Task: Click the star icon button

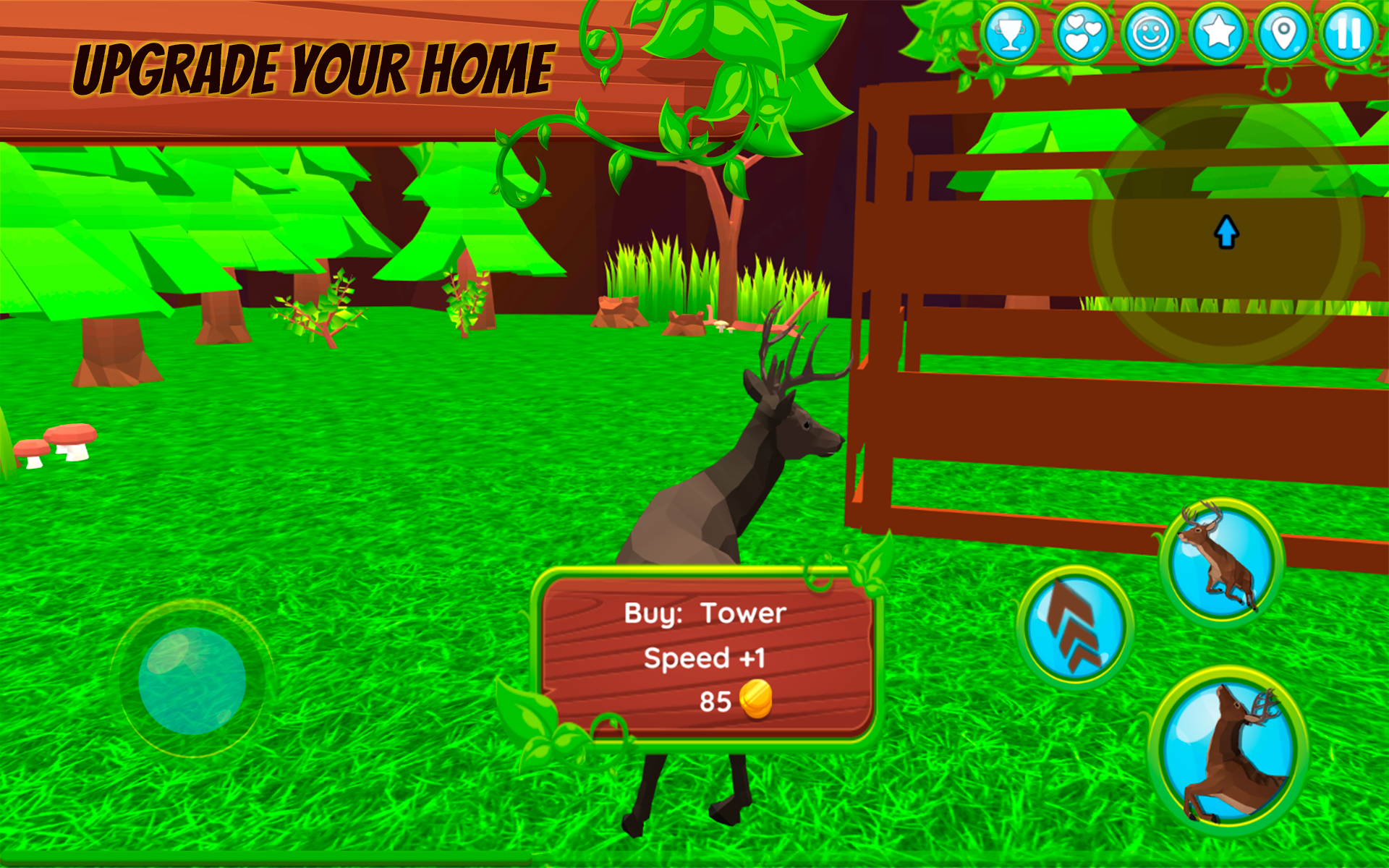Action: (x=1218, y=33)
